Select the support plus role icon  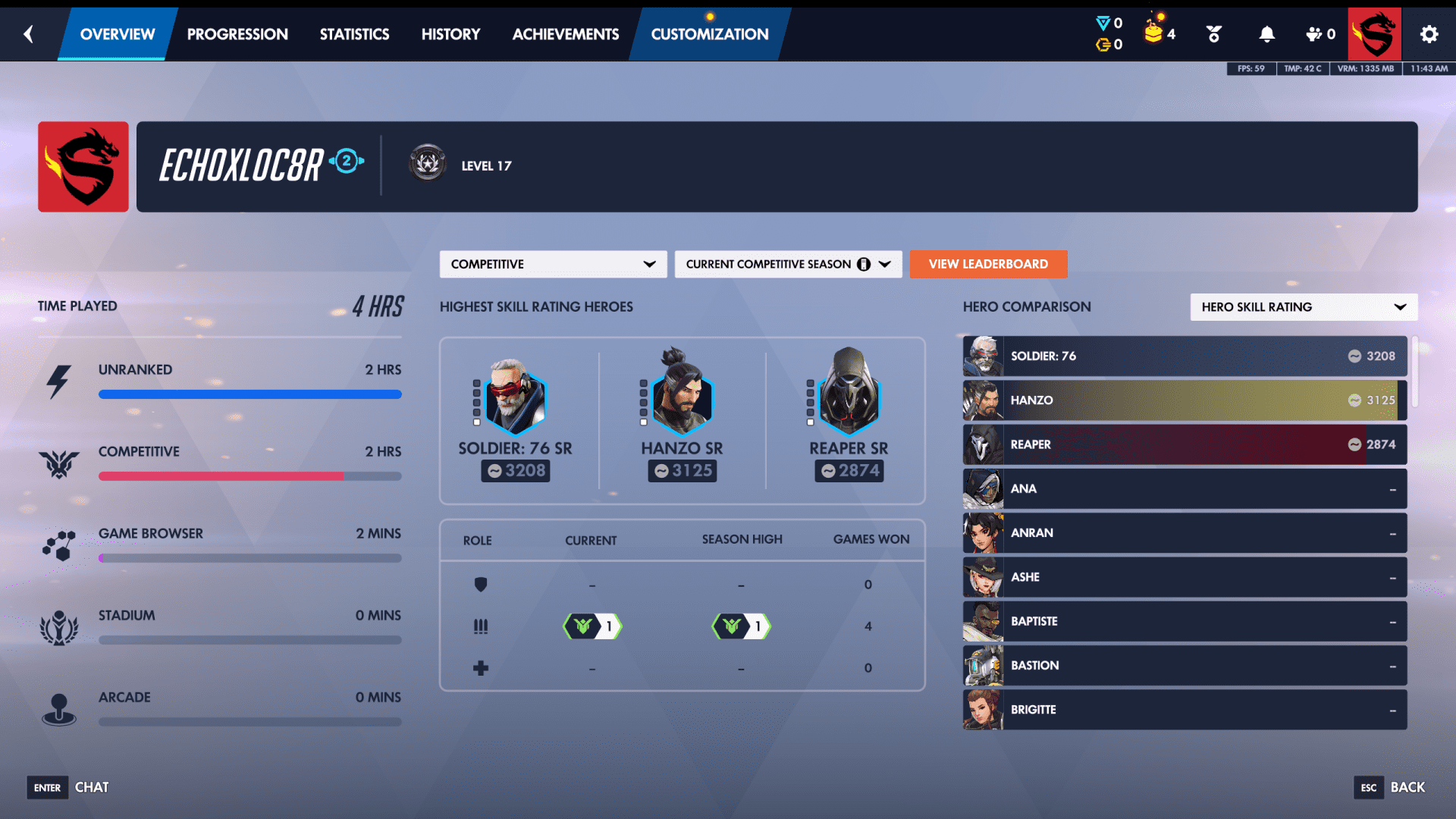(481, 667)
